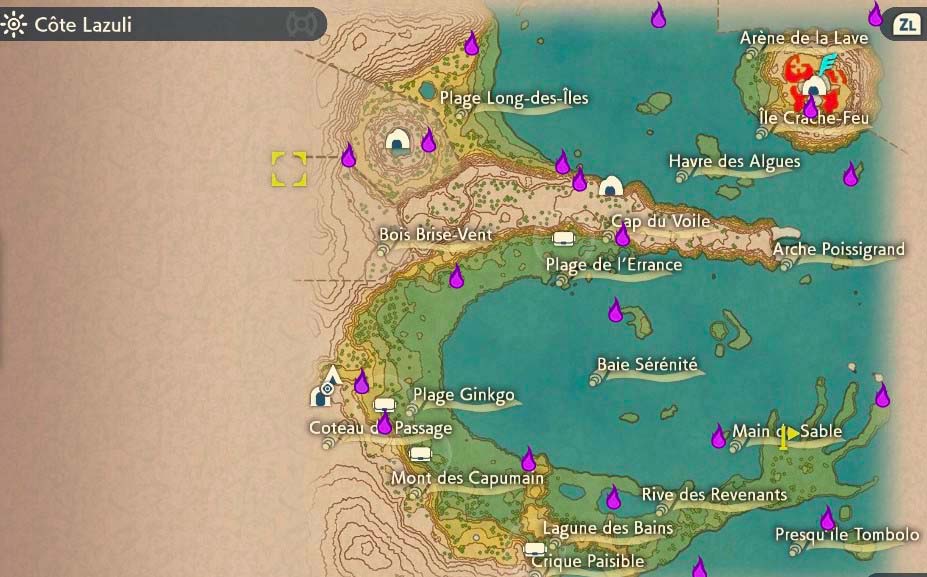927x577 pixels.
Task: Click the Bois Brise-Vent location label
Action: coord(436,234)
